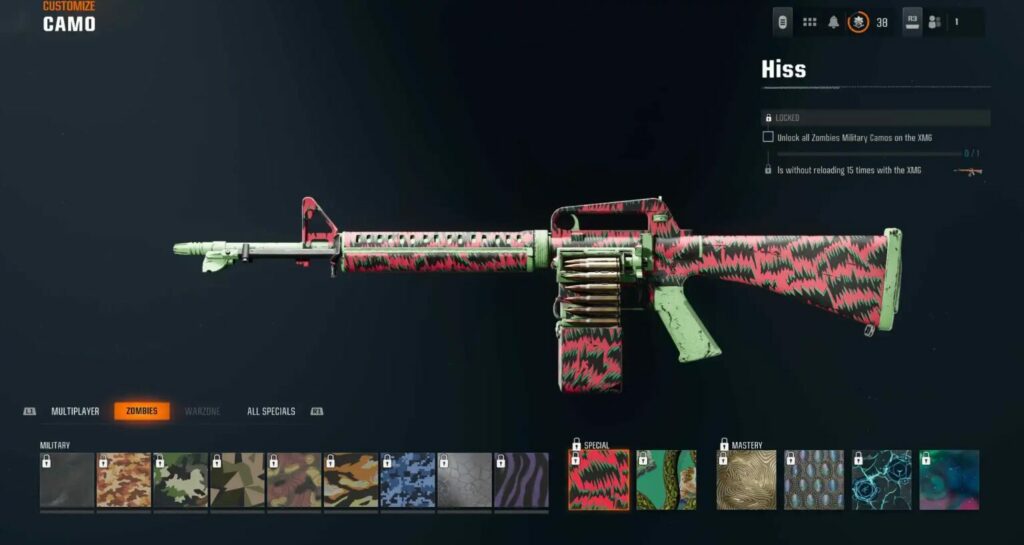Click the Unlock all Zombies Military Camos checkbox
This screenshot has height=545, width=1024.
pyautogui.click(x=768, y=137)
